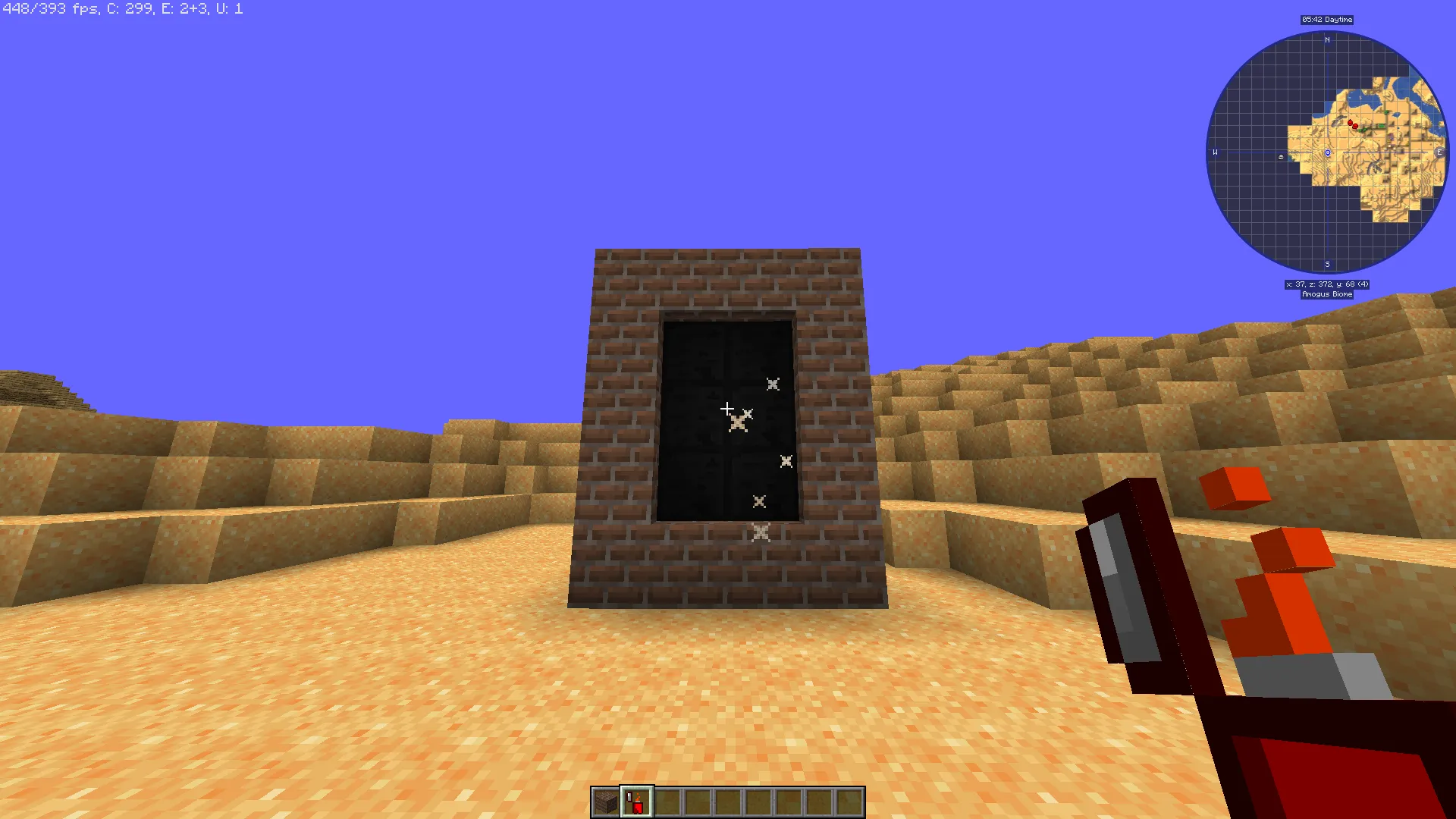
Task: Click the FPS counter in the top-left corner
Action: click(45, 9)
